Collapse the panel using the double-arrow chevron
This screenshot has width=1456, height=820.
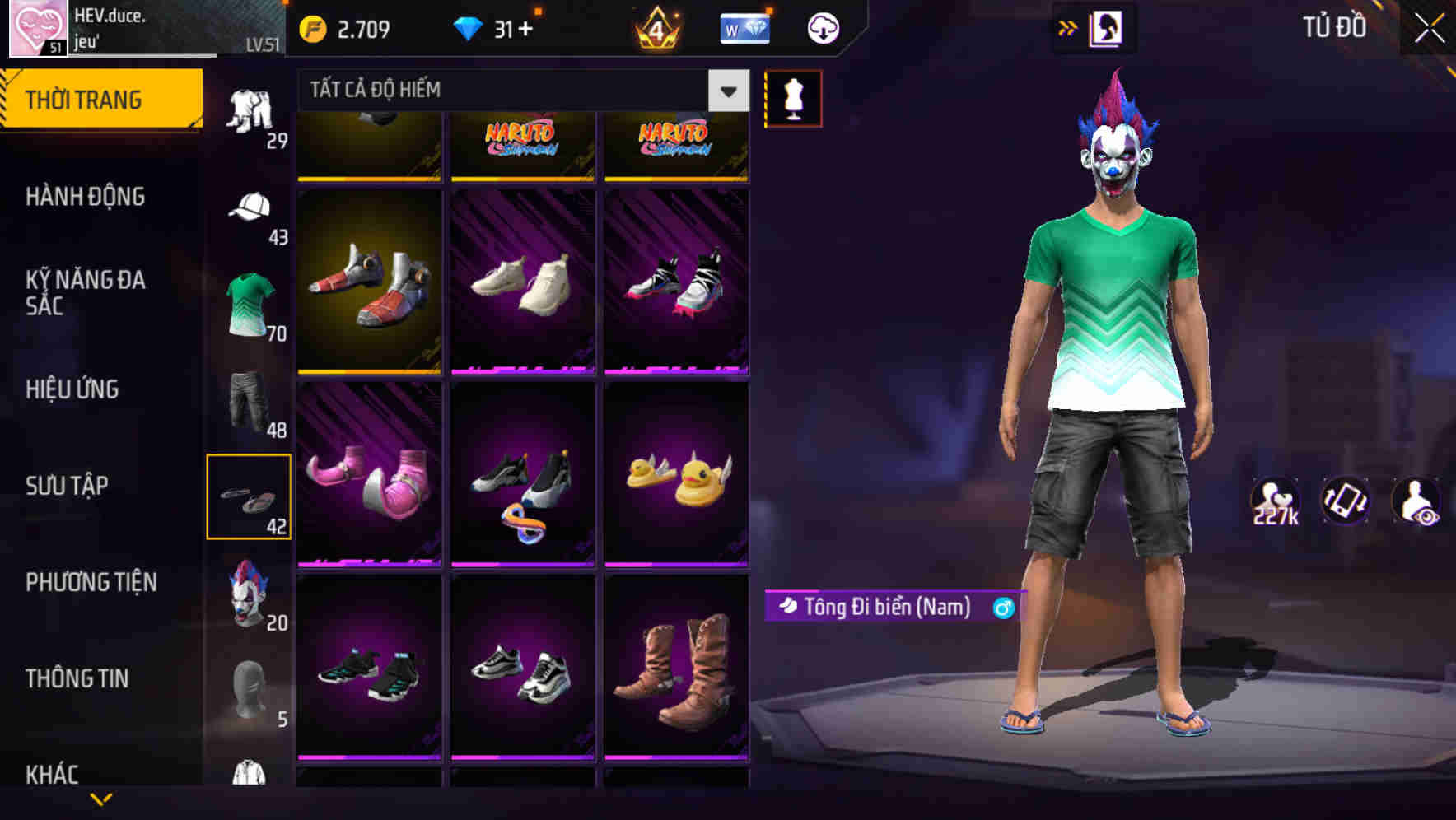pos(1068,27)
